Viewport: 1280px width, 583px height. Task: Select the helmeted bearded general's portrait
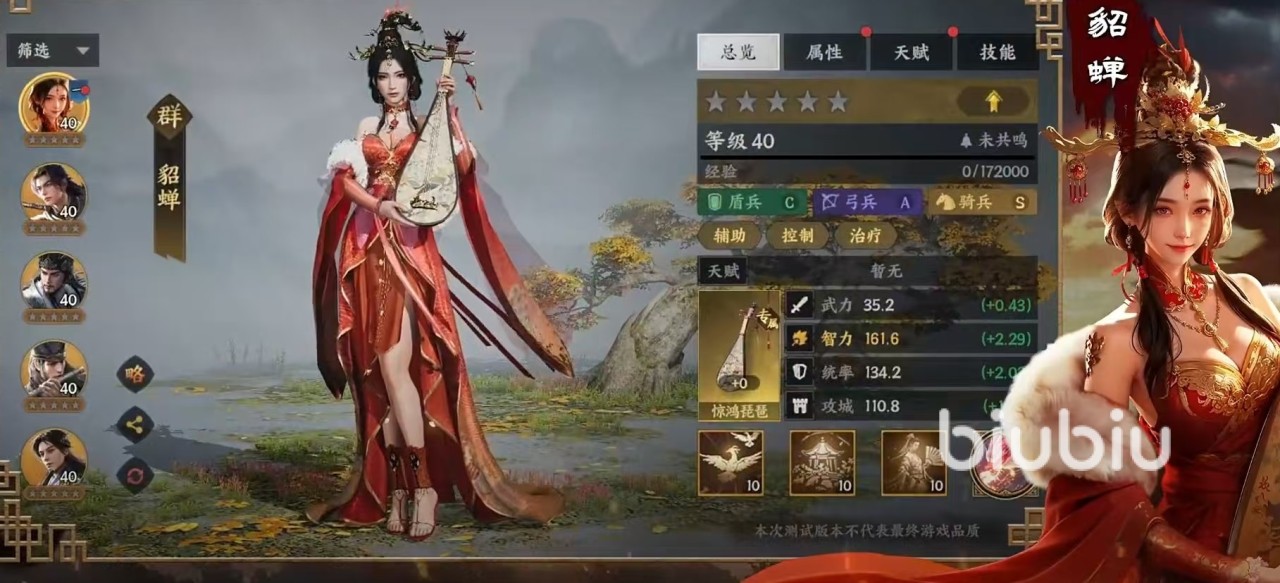tap(54, 281)
